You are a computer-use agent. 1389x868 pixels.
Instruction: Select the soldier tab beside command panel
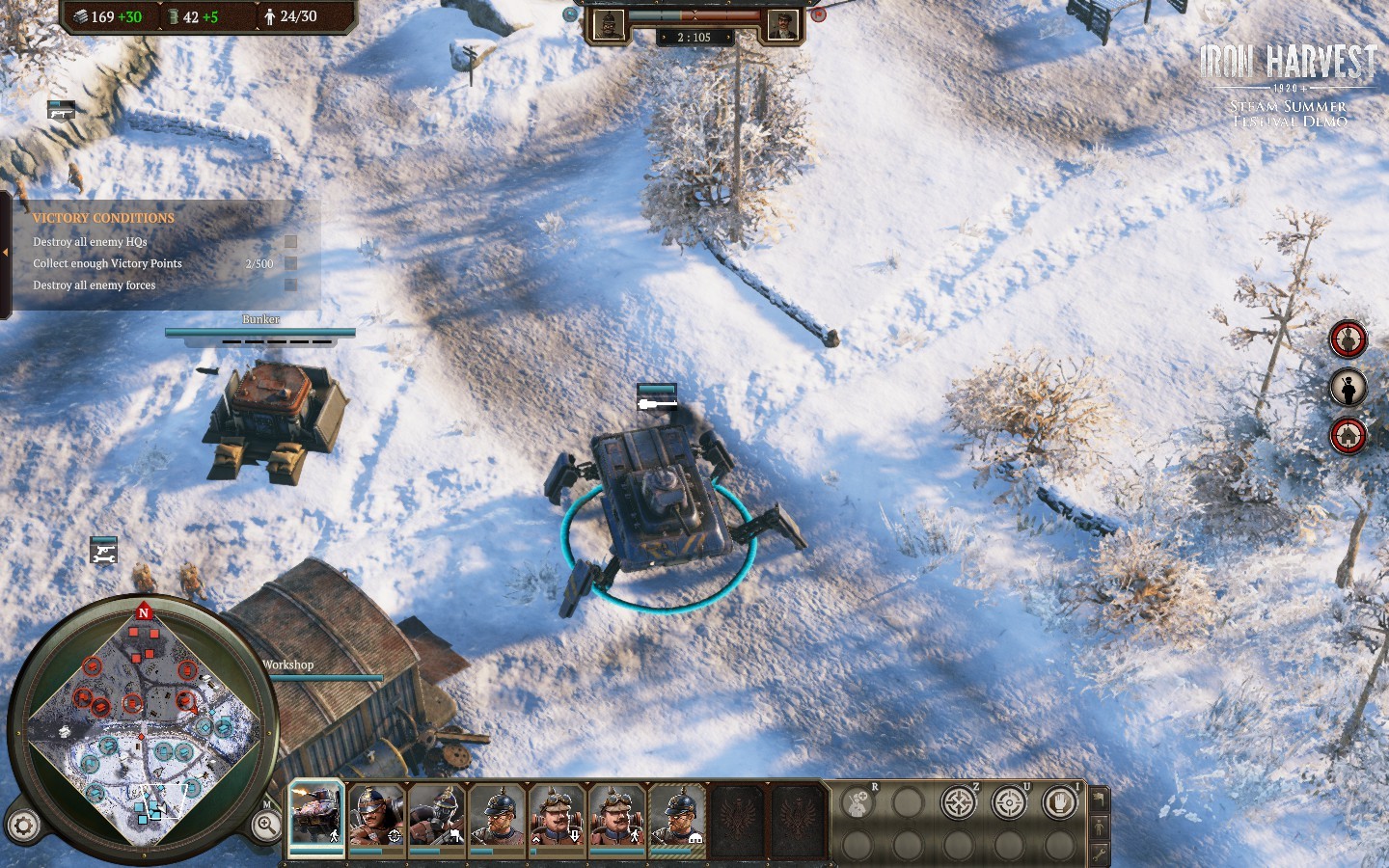(x=1099, y=827)
